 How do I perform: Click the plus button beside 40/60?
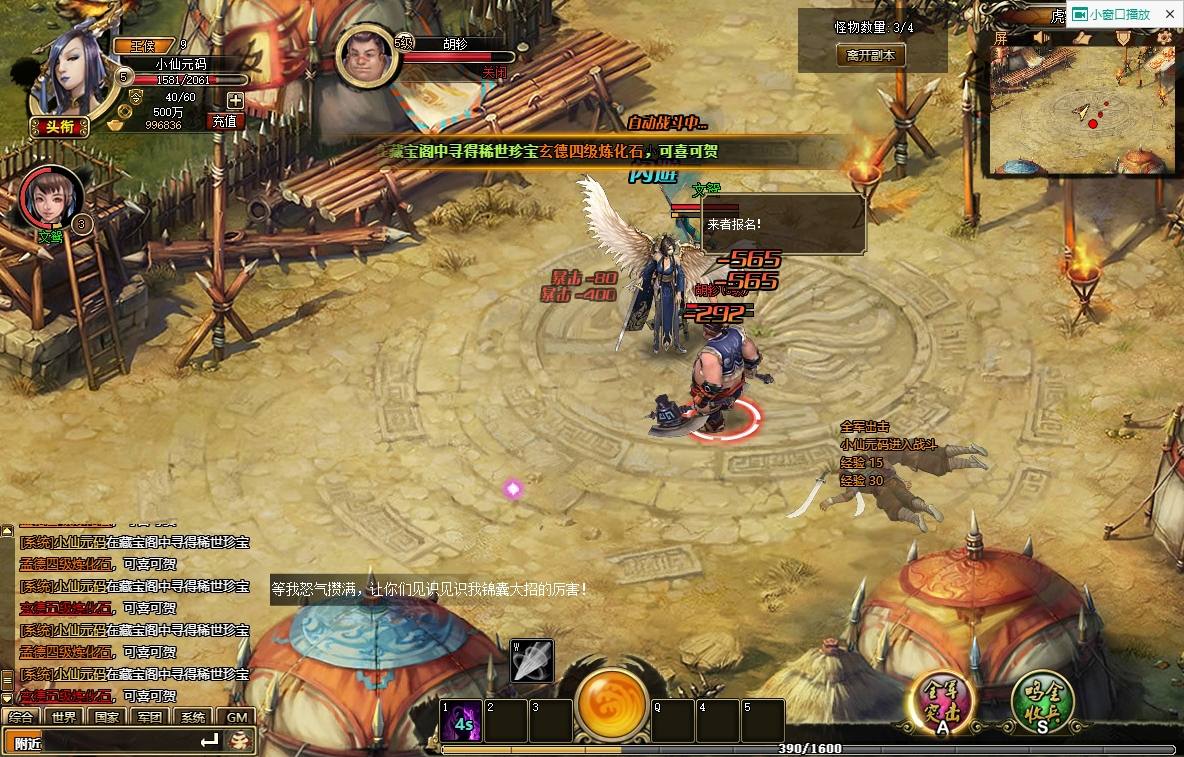click(x=235, y=99)
